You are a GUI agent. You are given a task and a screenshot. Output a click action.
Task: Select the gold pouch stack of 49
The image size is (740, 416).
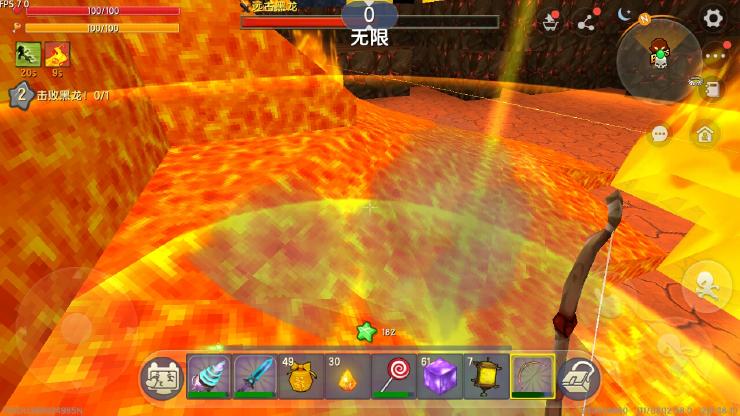(x=301, y=377)
